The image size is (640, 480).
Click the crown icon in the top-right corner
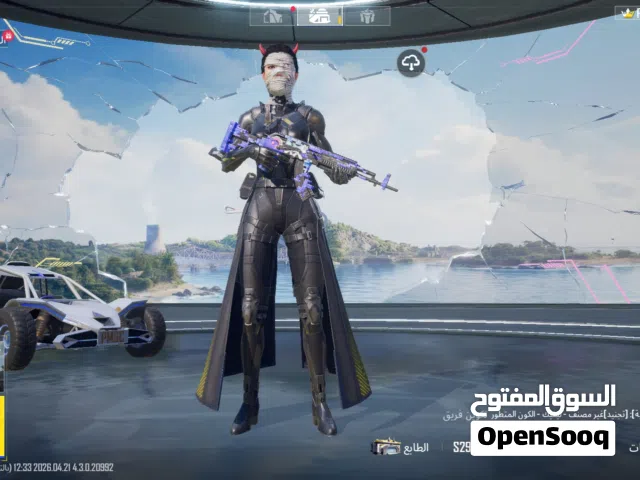point(626,12)
